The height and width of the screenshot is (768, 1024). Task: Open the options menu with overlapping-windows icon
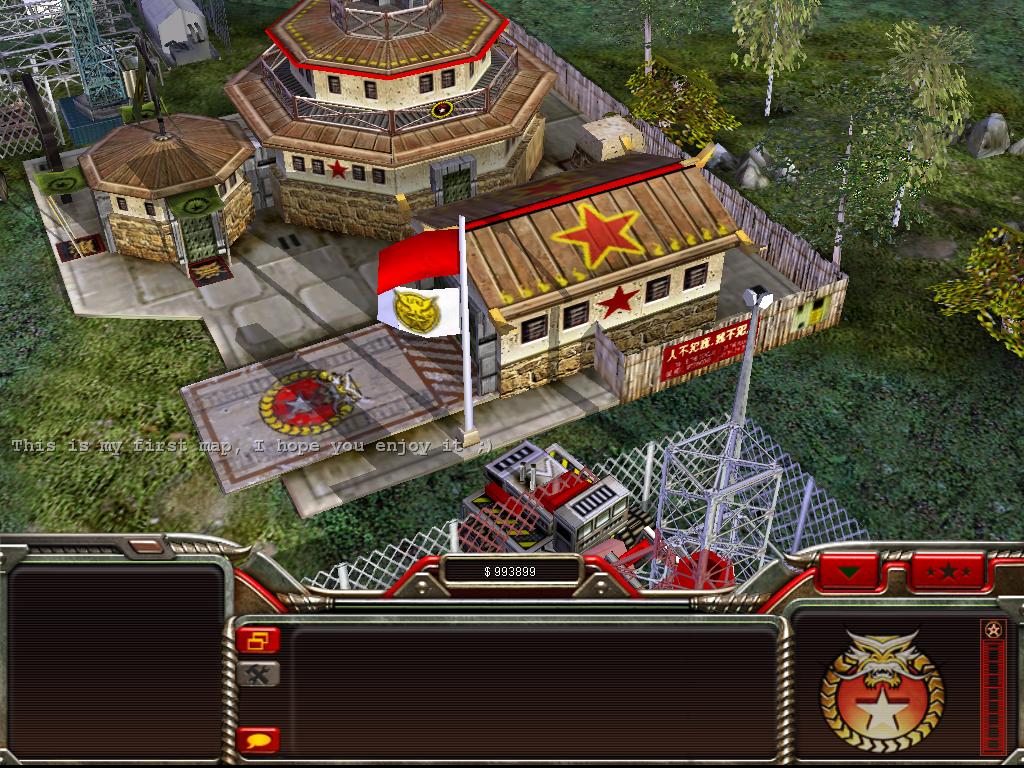pos(258,640)
